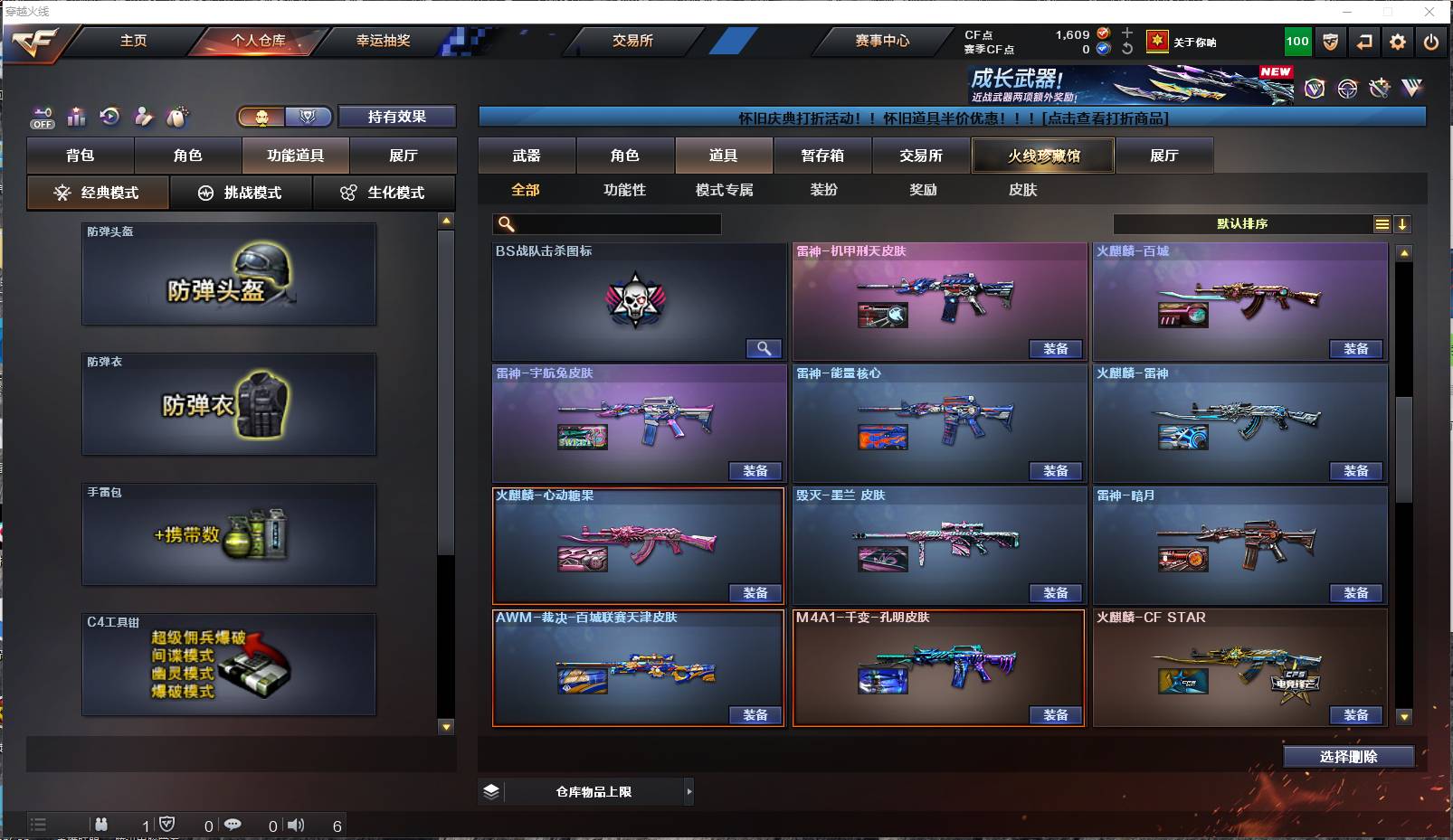
Task: Click the sort direction down arrow
Action: point(1403,223)
